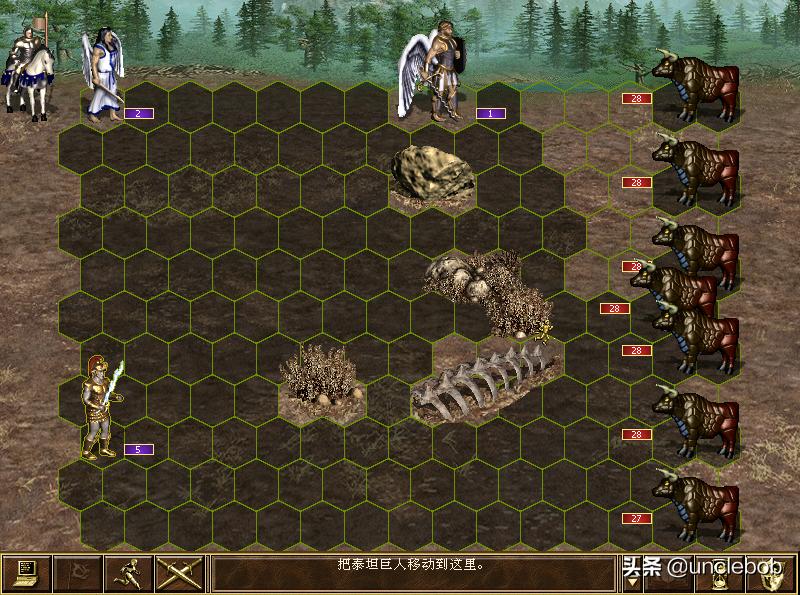
Task: Open the combat options computer icon
Action: 26,574
